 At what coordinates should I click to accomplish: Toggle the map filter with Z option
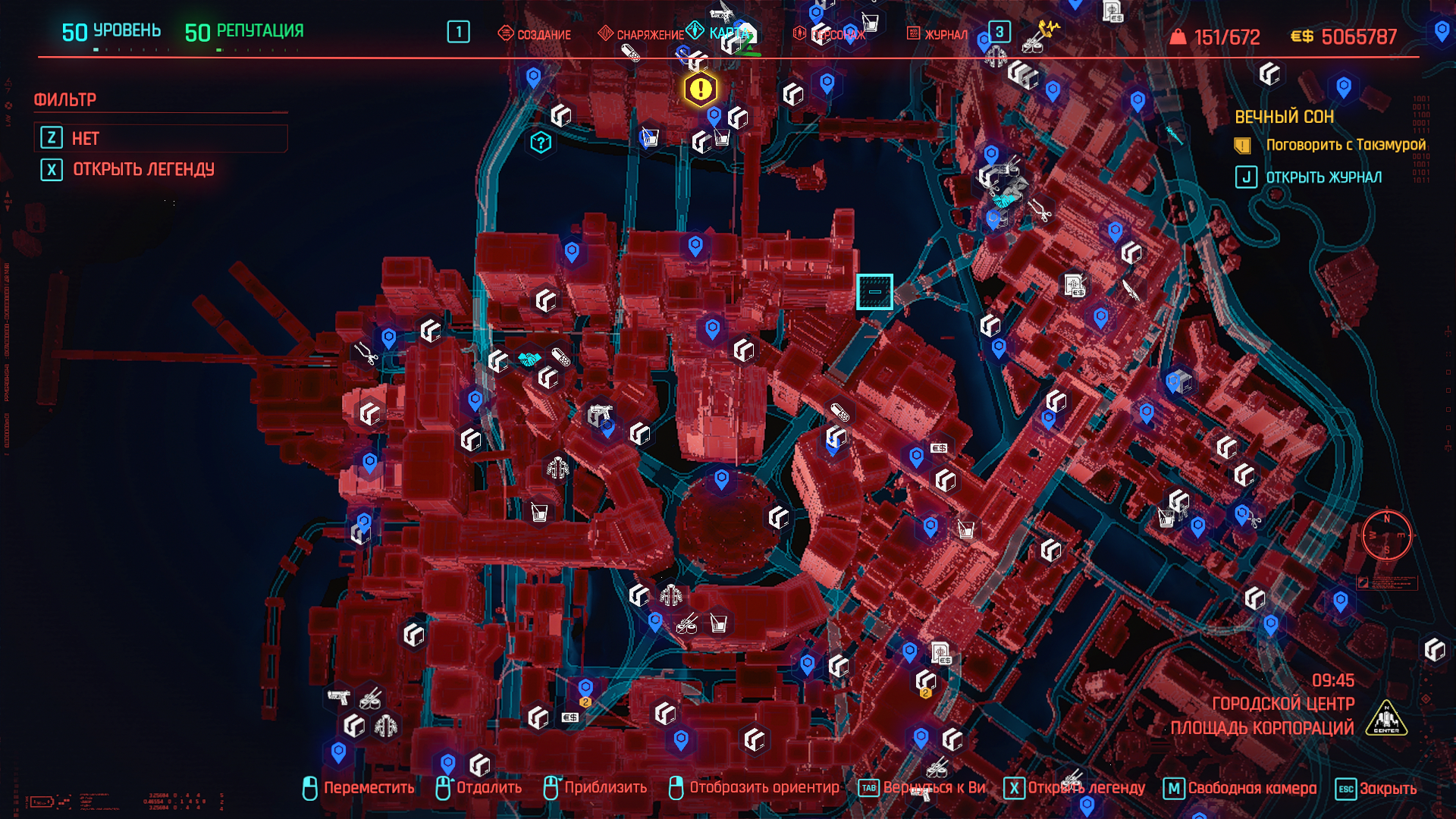coord(160,138)
